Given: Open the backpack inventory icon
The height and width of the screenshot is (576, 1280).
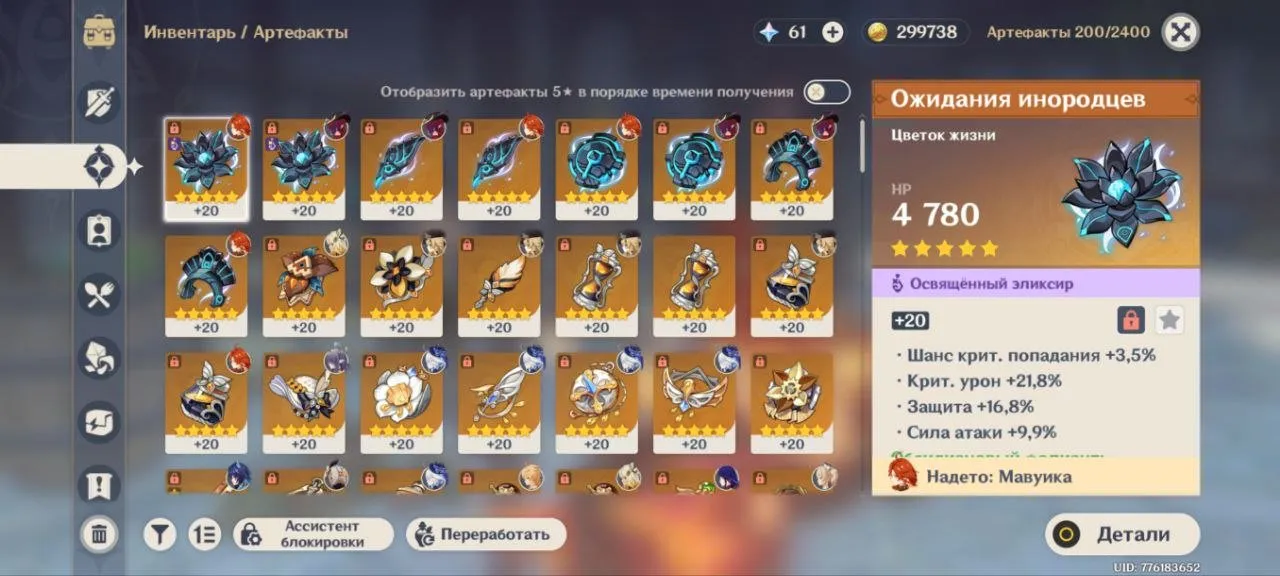Looking at the screenshot, I should [99, 32].
